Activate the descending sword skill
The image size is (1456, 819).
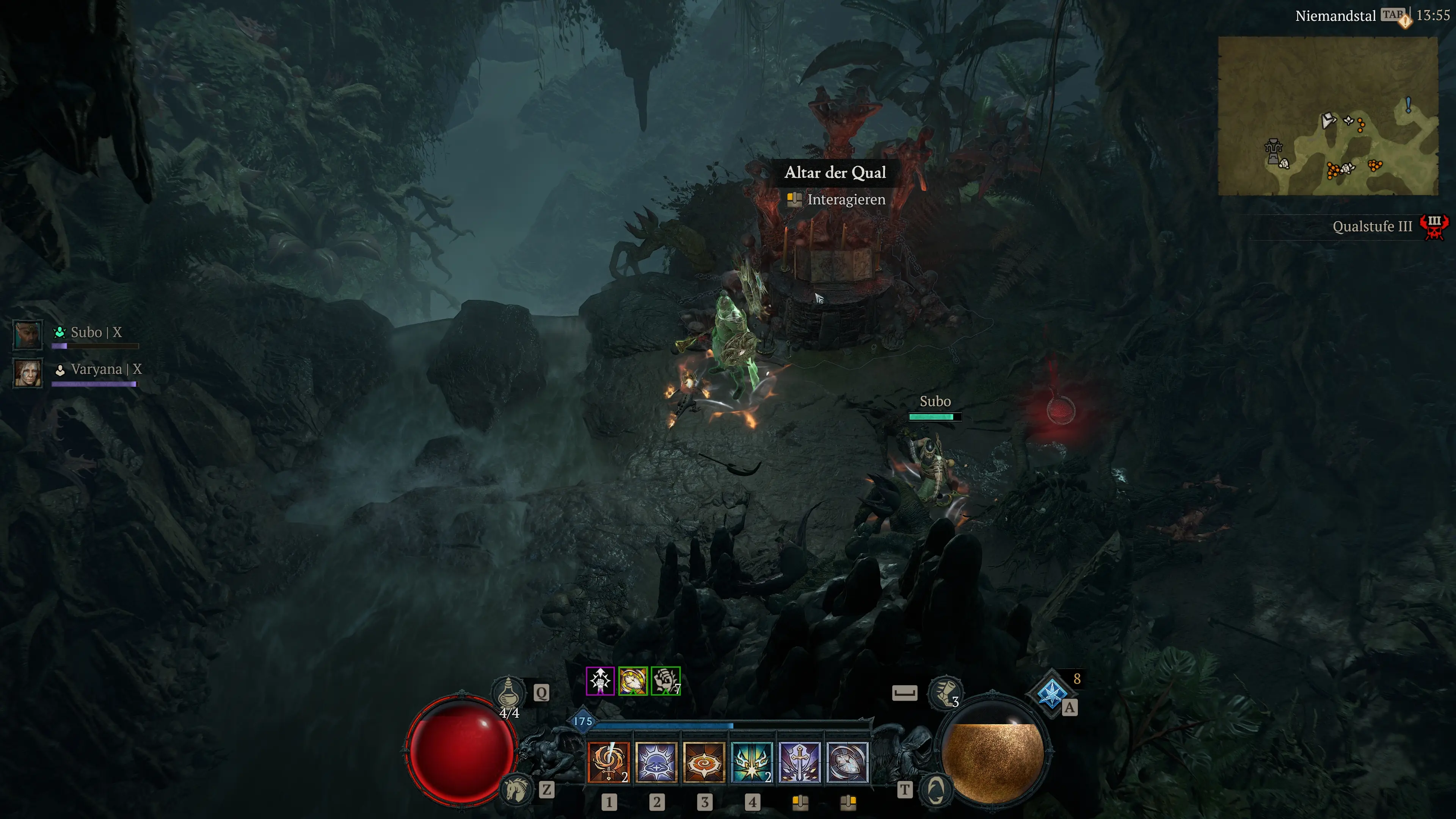[x=799, y=762]
